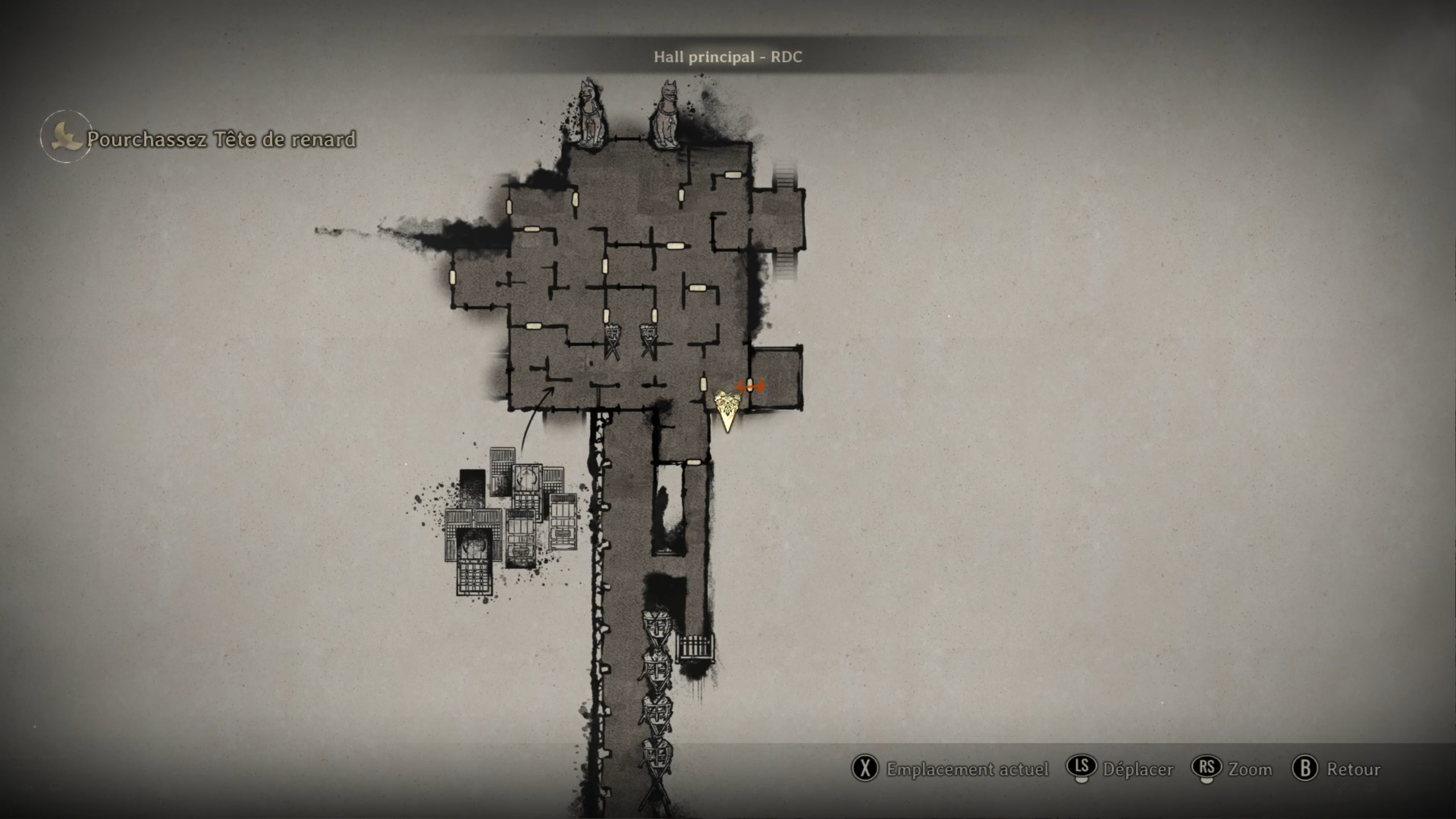Click the fenced gate icon on the map
The image size is (1456, 819).
tap(695, 648)
